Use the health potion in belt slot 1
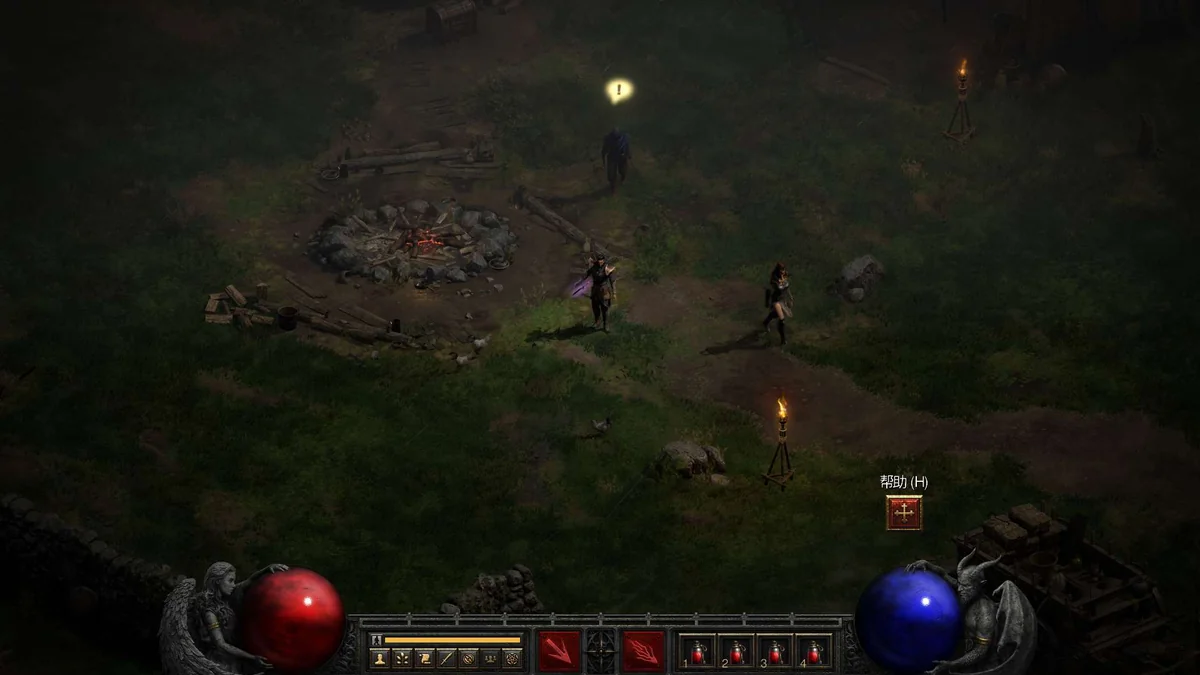 (698, 651)
